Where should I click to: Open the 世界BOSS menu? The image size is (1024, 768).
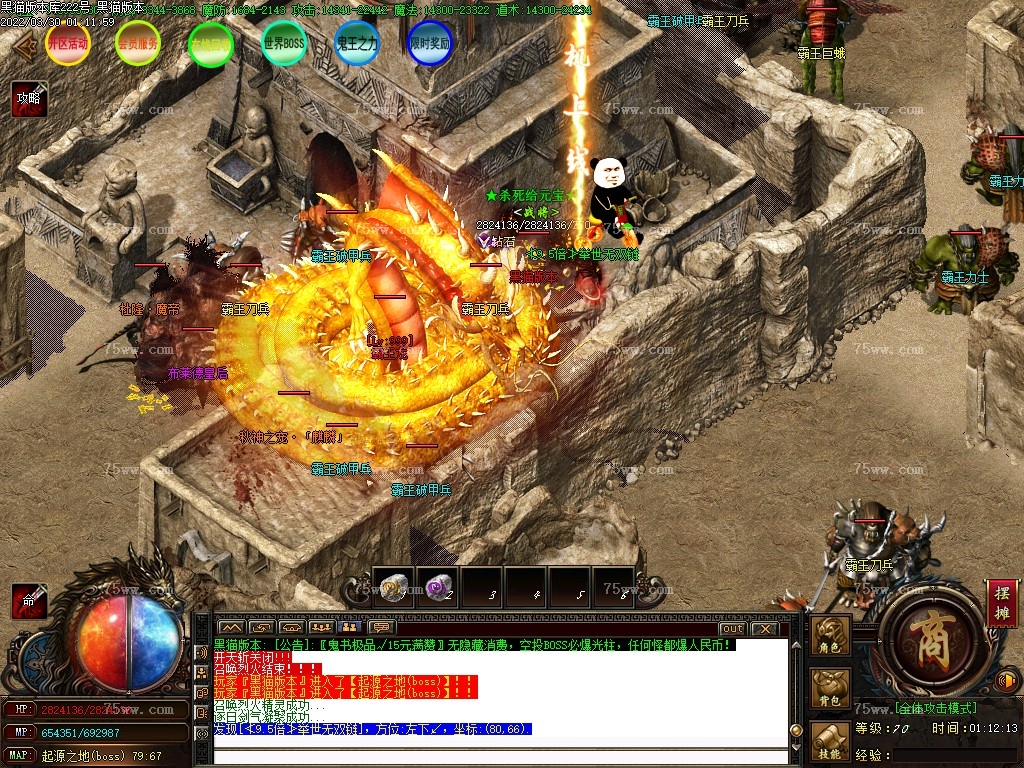click(x=283, y=44)
